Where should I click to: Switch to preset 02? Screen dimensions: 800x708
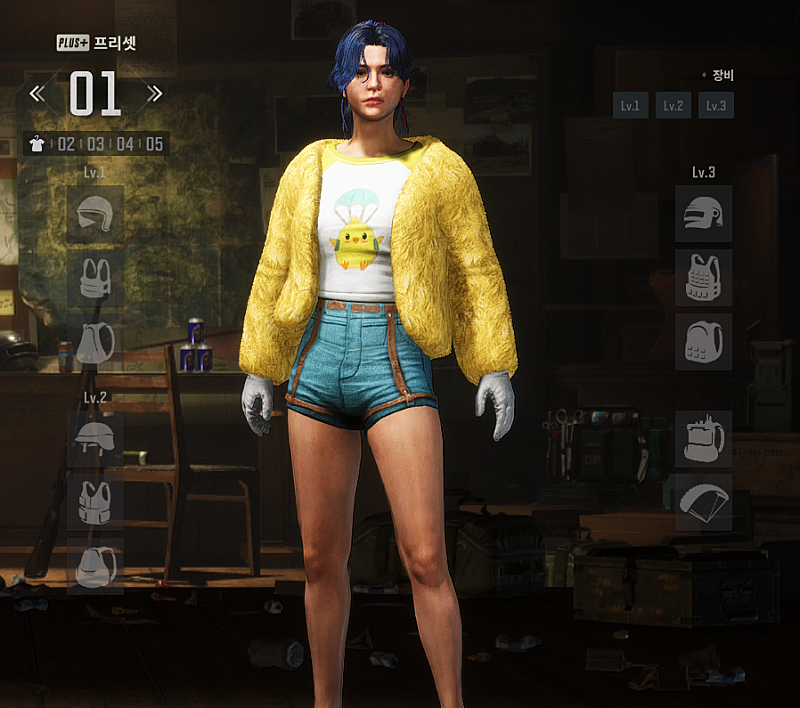tap(66, 143)
